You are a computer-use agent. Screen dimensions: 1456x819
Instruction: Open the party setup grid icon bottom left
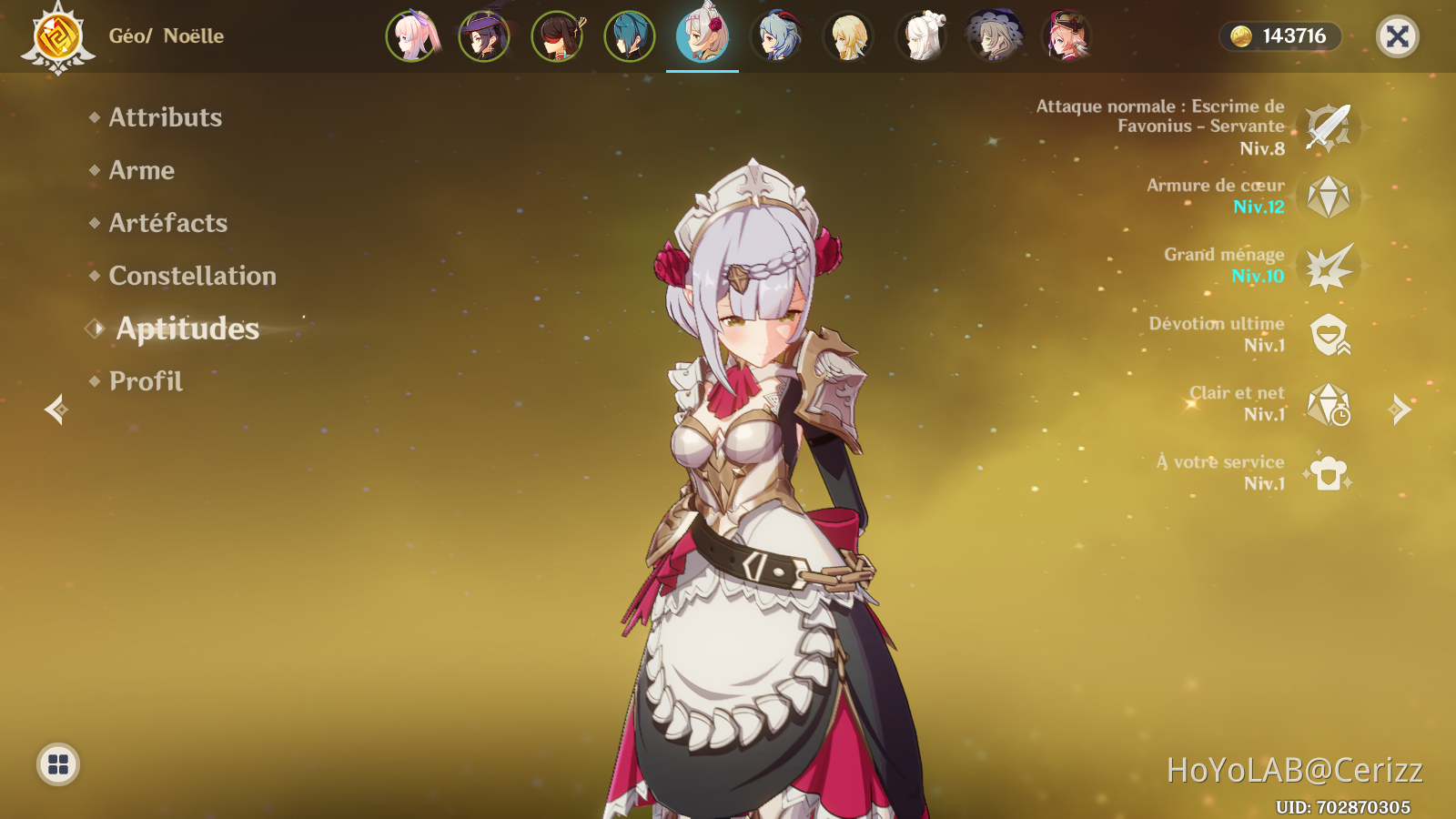(57, 764)
